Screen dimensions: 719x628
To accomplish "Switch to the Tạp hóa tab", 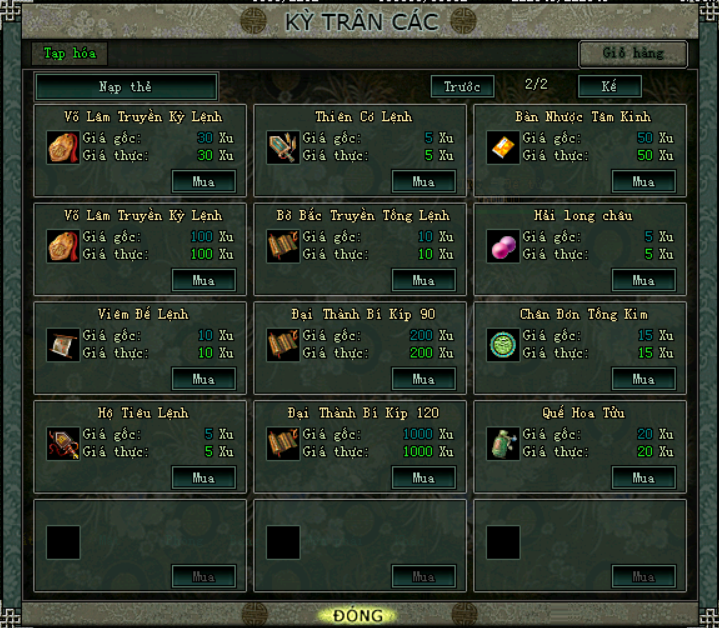I will point(69,53).
